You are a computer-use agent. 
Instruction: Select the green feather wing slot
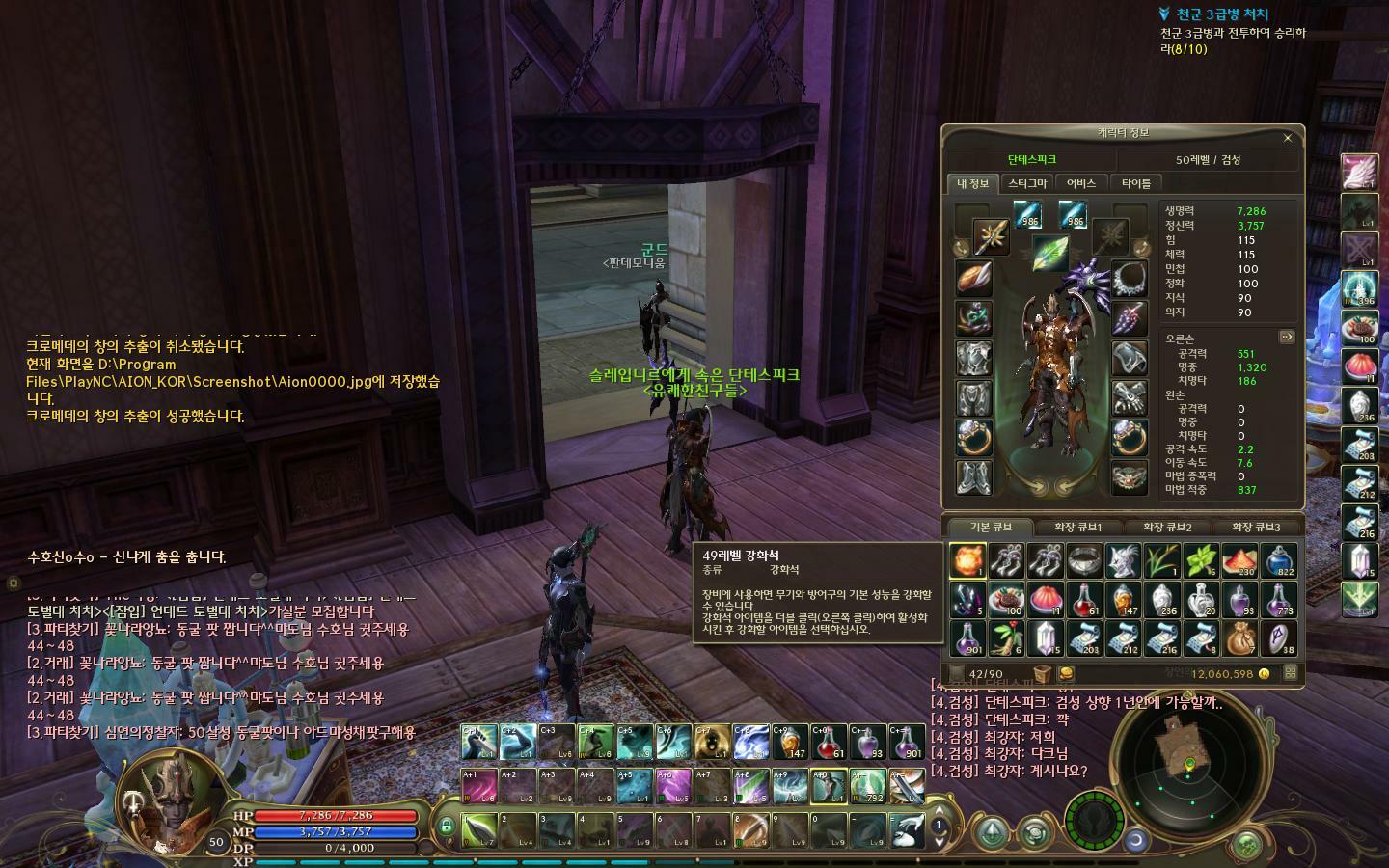pyautogui.click(x=1050, y=254)
